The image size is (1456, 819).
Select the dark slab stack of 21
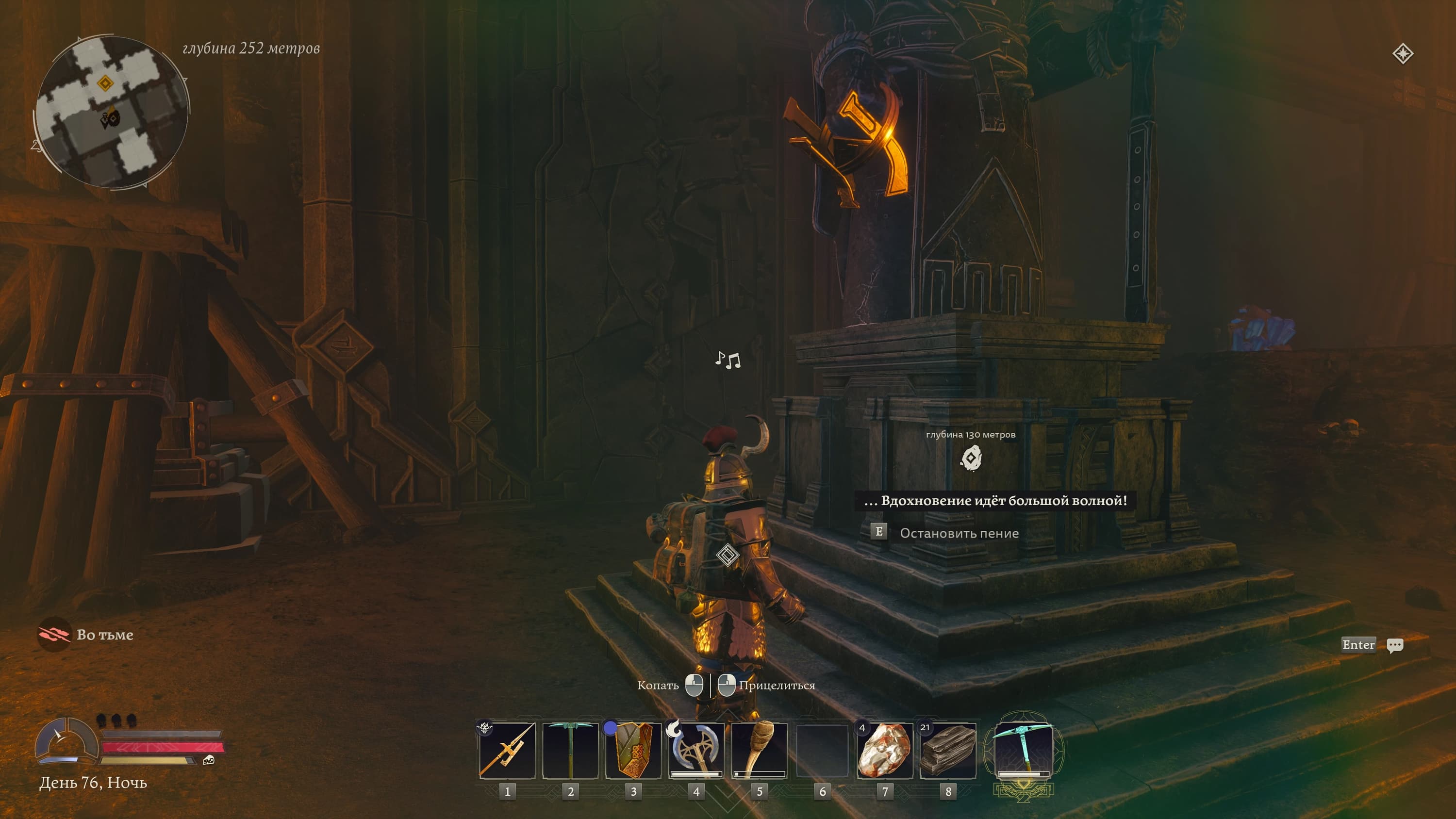coord(948,751)
